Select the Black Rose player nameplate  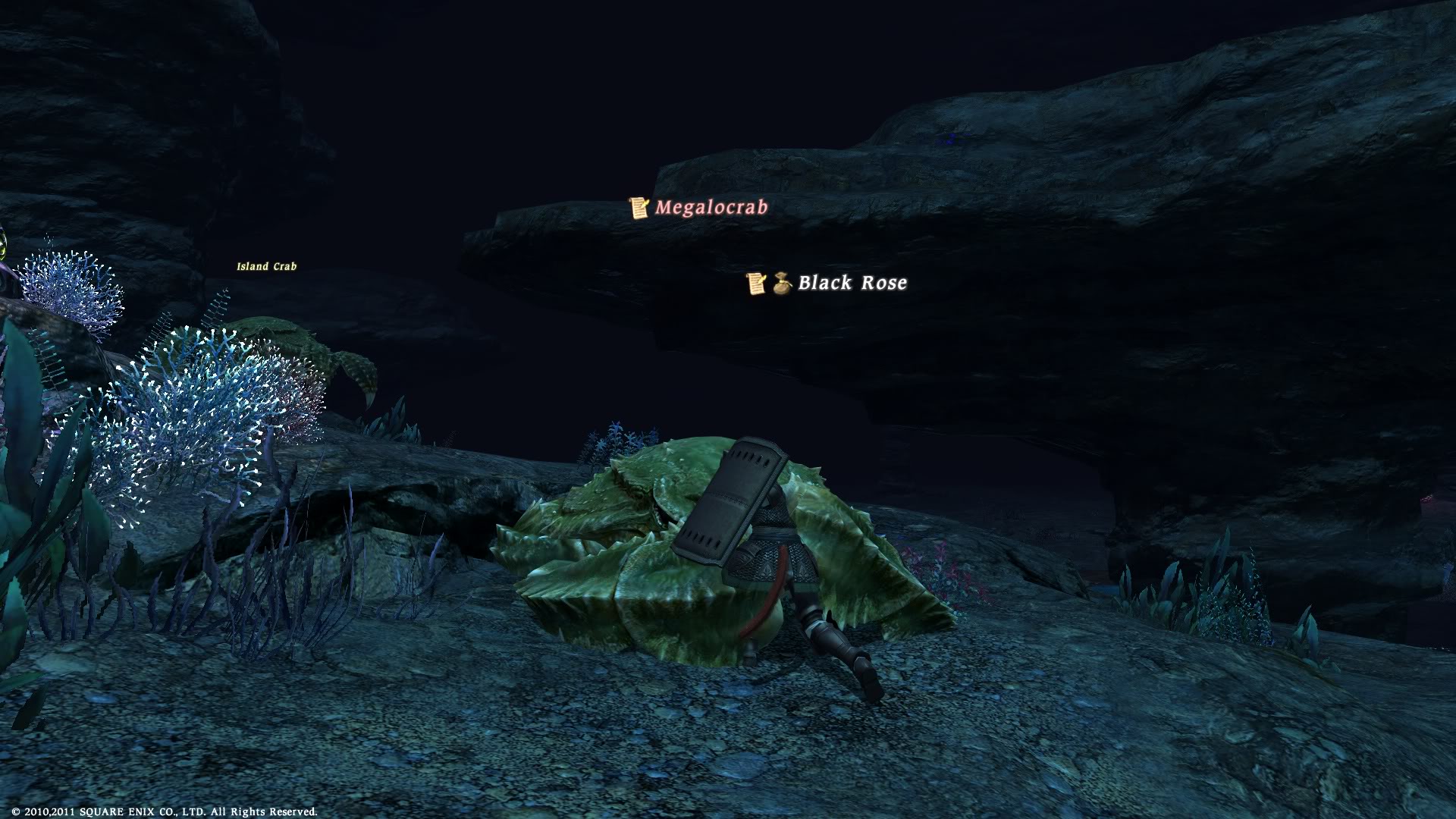tap(852, 283)
